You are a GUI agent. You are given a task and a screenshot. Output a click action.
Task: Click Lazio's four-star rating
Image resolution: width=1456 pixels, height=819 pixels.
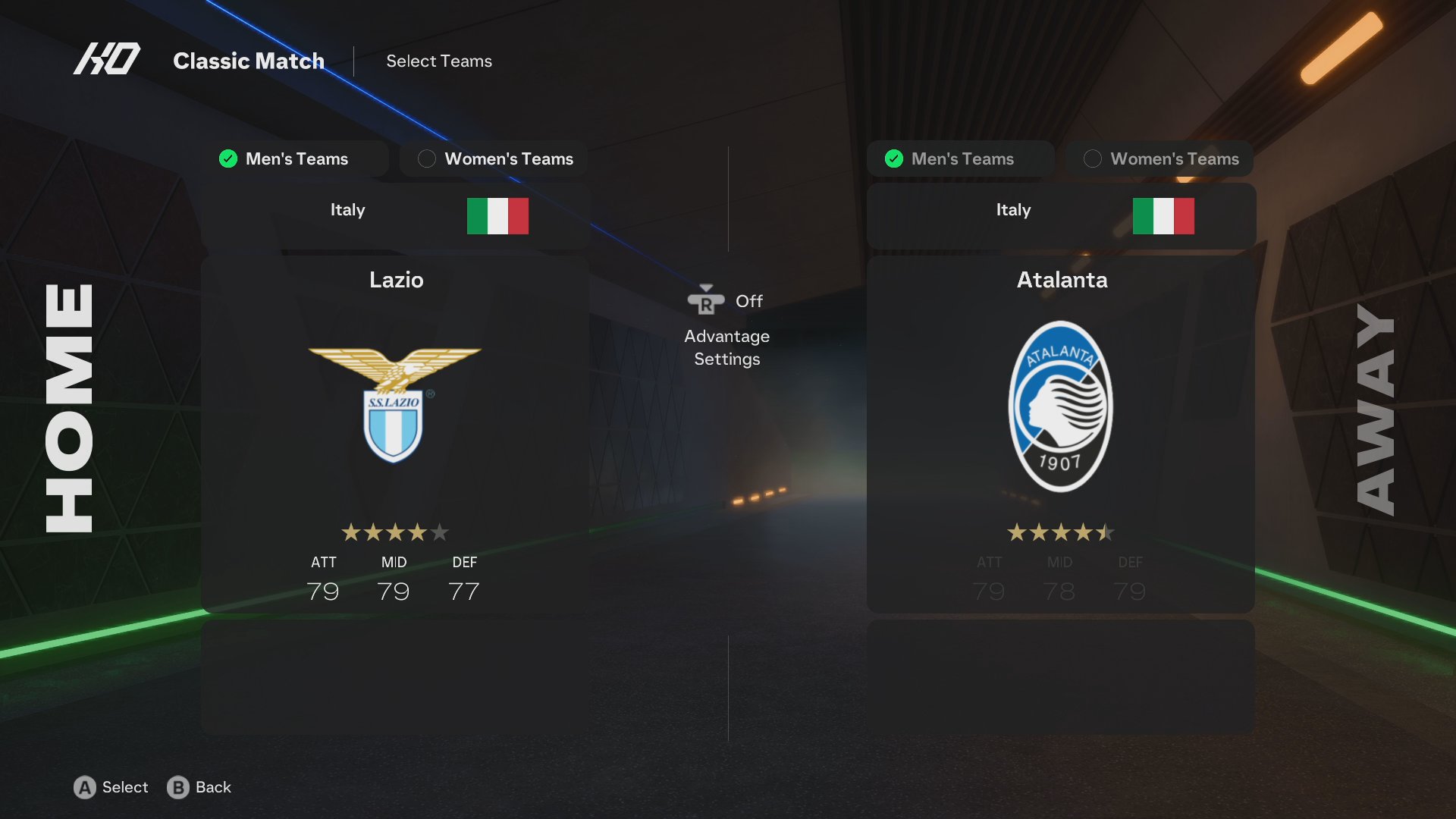tap(394, 532)
